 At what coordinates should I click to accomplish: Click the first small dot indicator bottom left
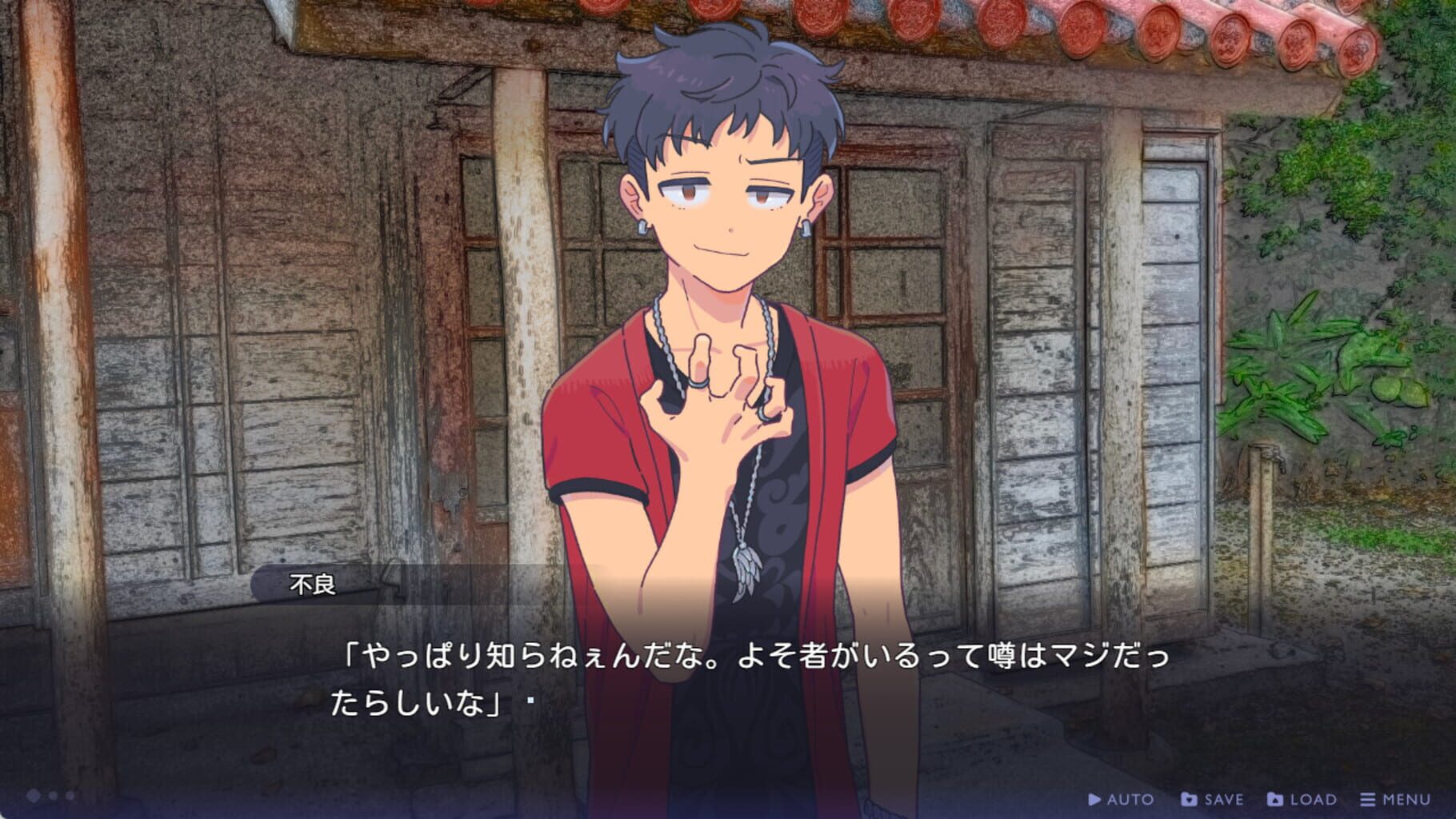click(52, 796)
